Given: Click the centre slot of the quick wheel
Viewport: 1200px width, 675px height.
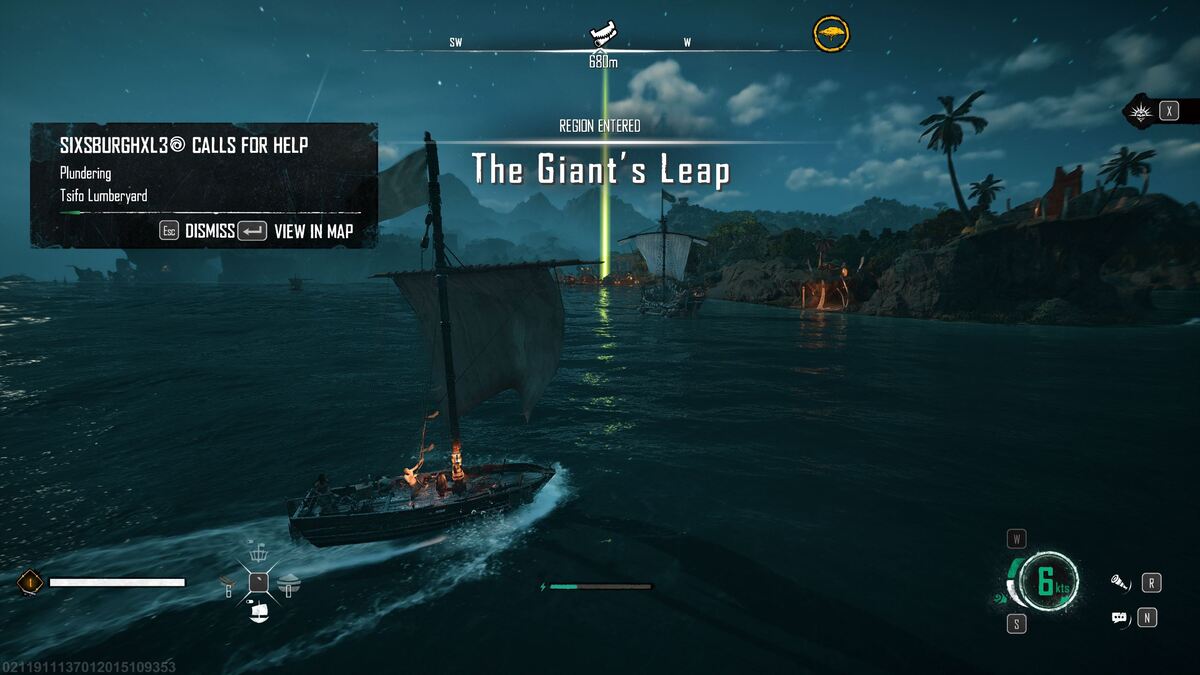Looking at the screenshot, I should tap(258, 582).
